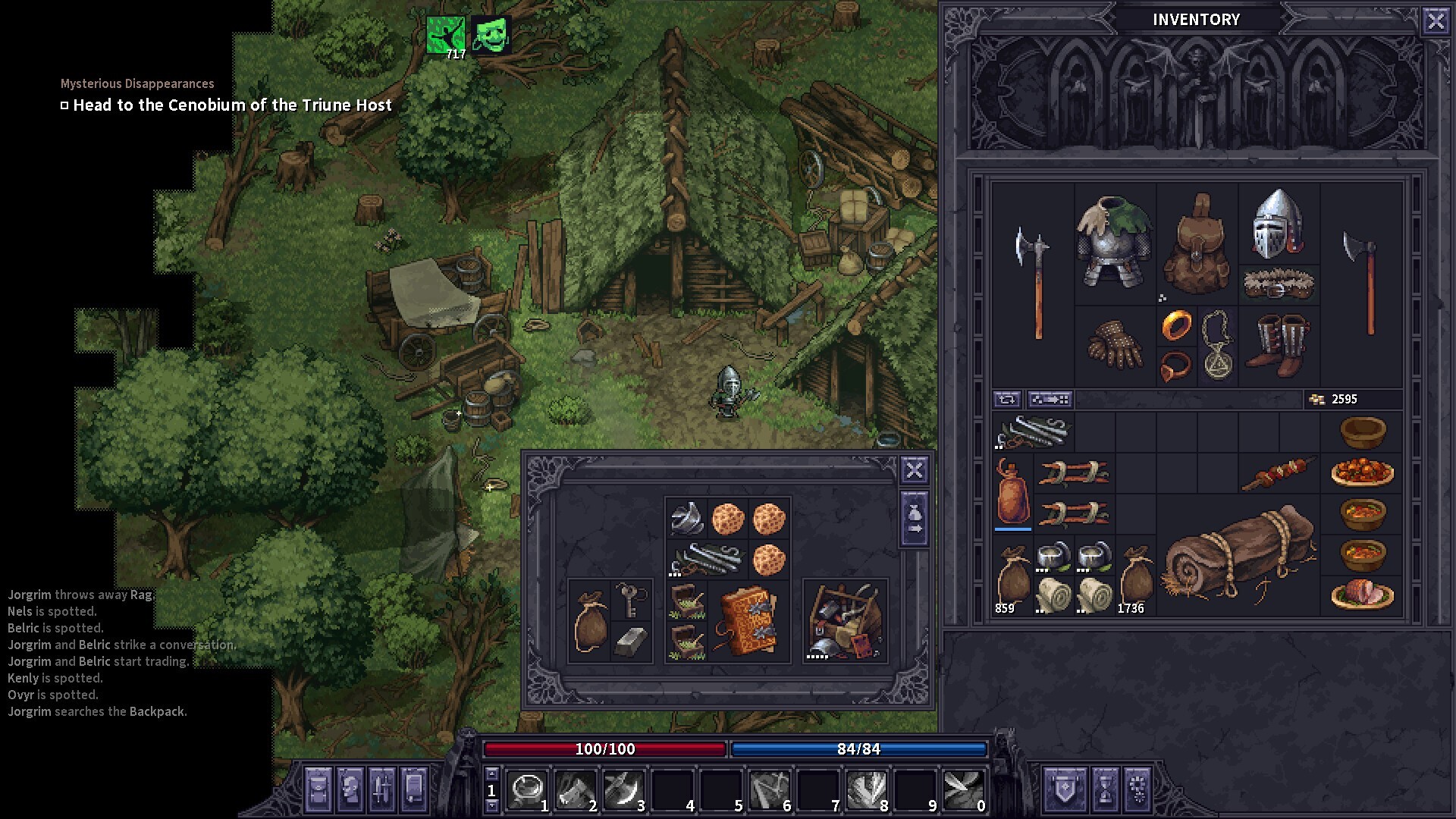1456x819 pixels.
Task: Select the character portrait icon in bottom toolbar
Action: point(350,789)
